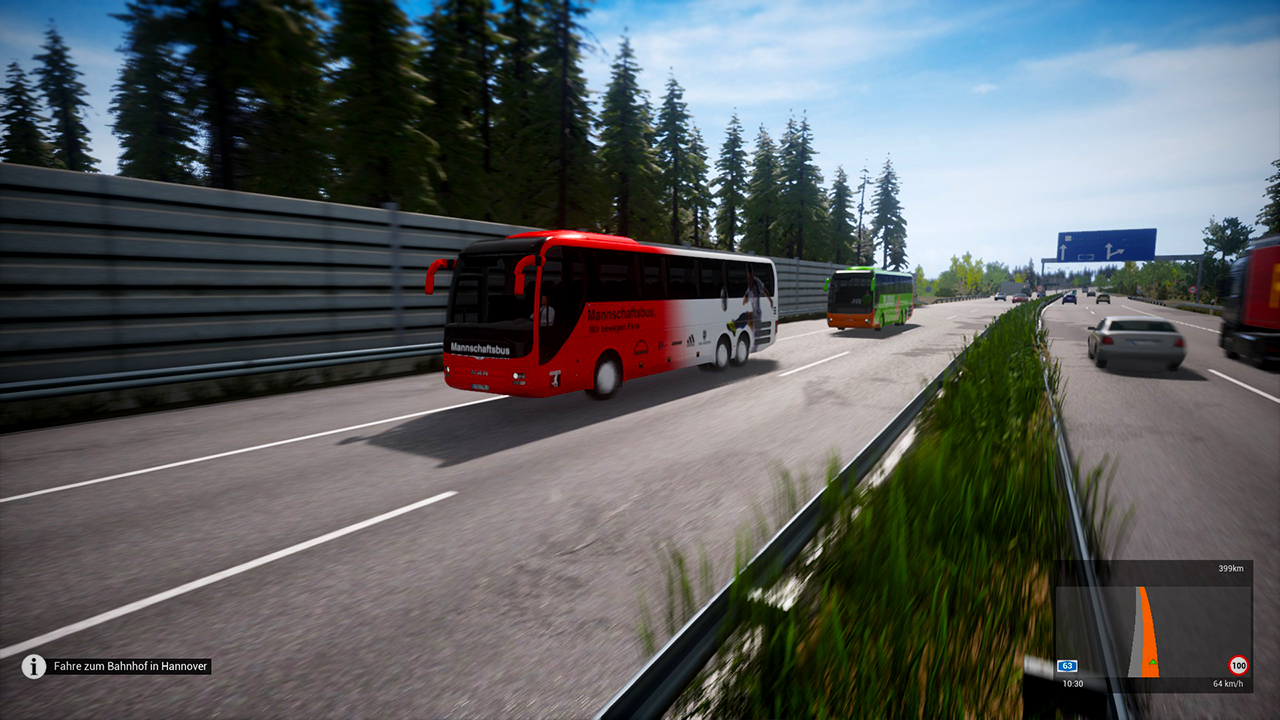Click the 399km remaining distance indicator
1280x720 pixels.
click(1231, 568)
